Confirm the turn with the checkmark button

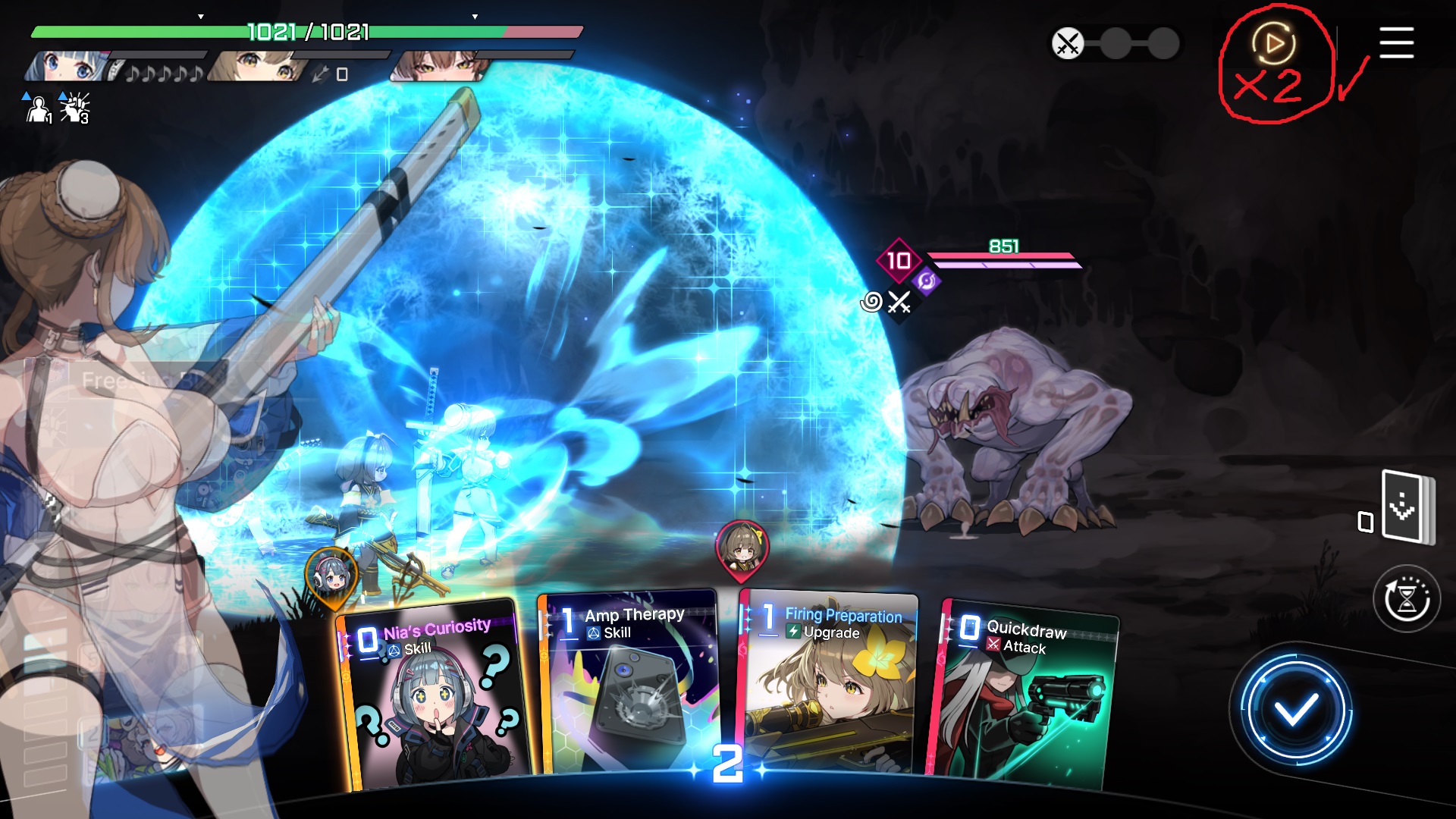(x=1295, y=711)
